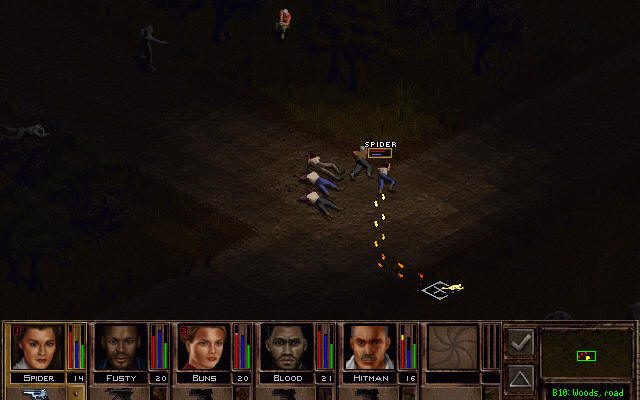This screenshot has width=640, height=400.
Task: Open the sector minimap radar
Action: point(587,354)
